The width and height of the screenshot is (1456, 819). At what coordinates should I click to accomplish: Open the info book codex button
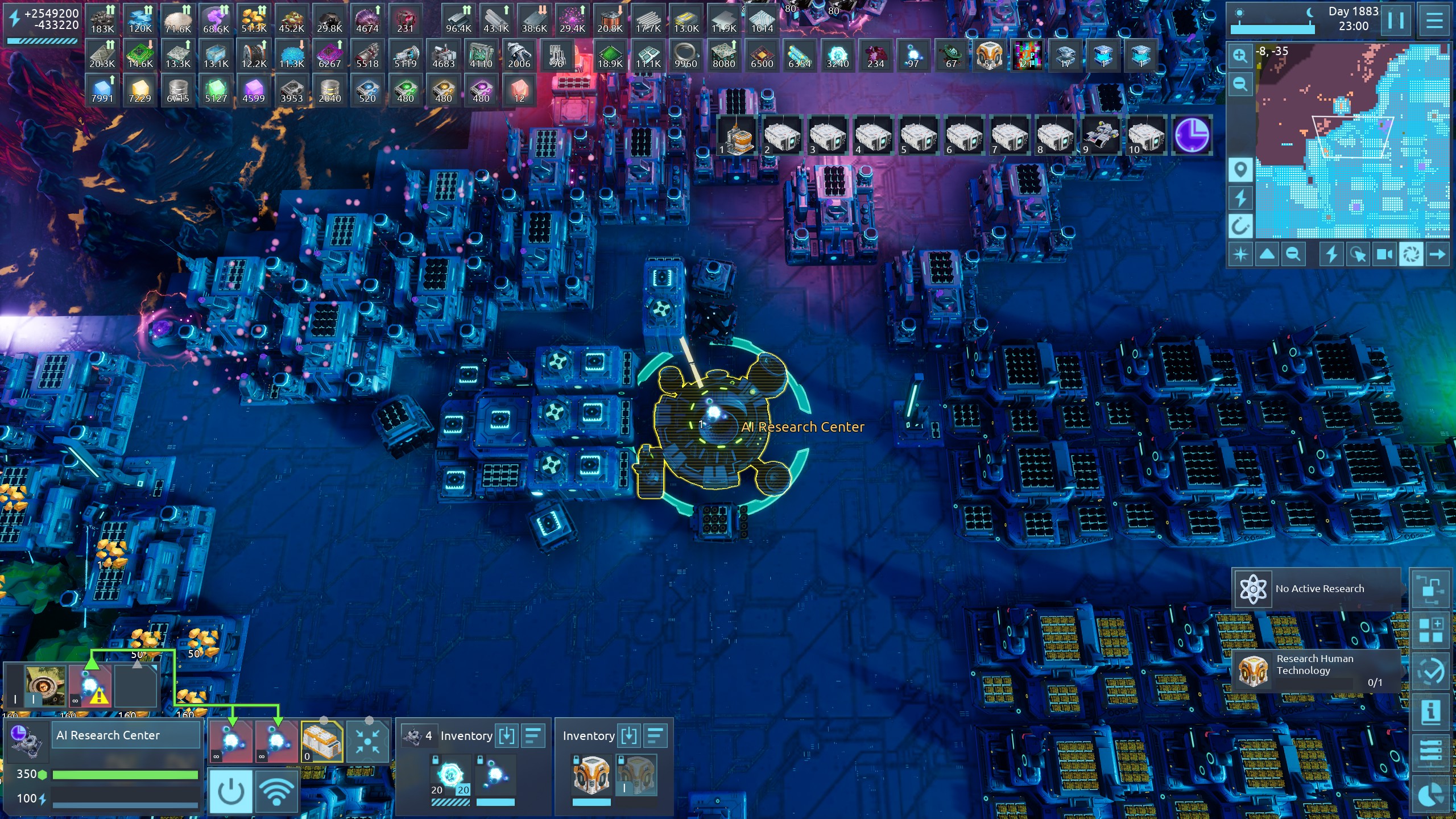[1431, 712]
